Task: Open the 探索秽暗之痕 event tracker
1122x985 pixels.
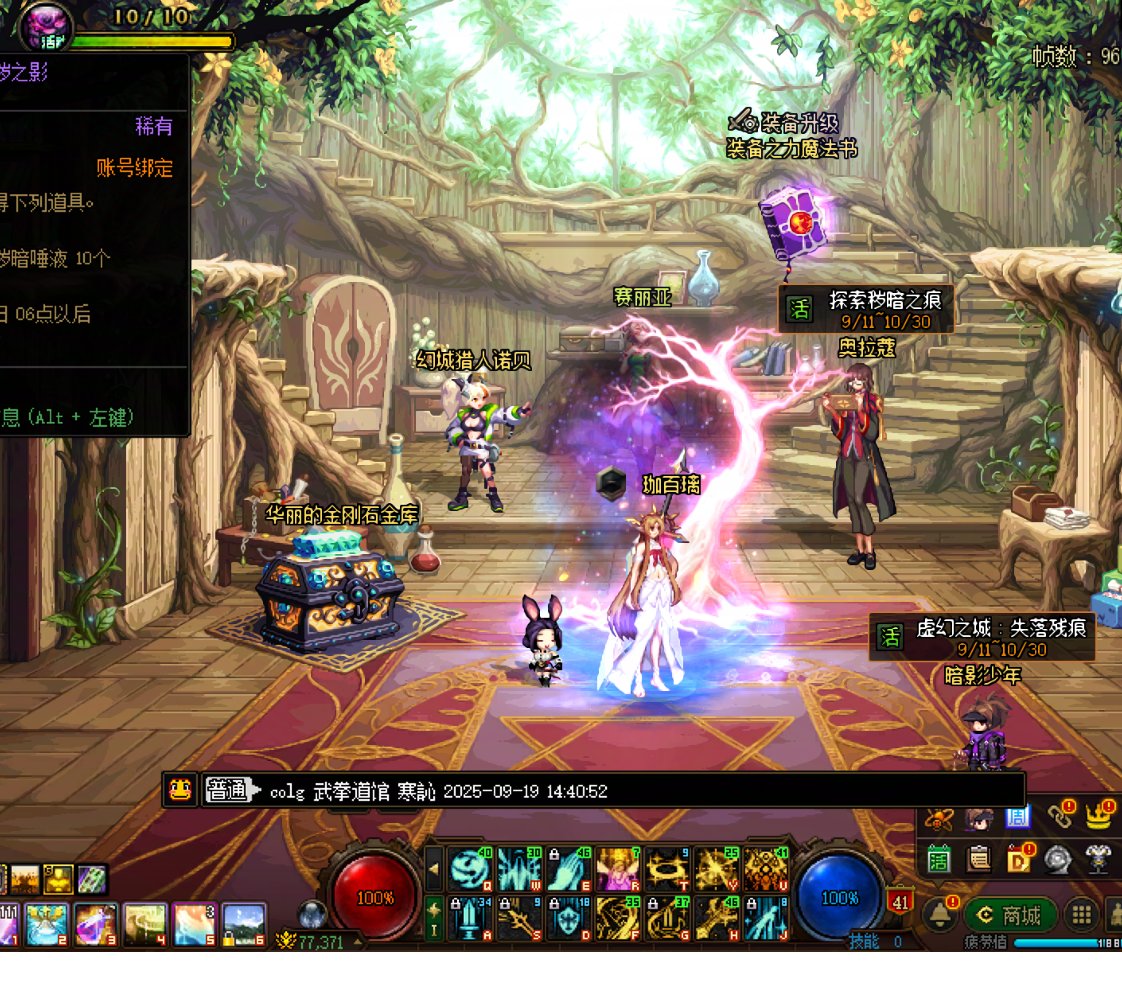Action: [x=866, y=308]
